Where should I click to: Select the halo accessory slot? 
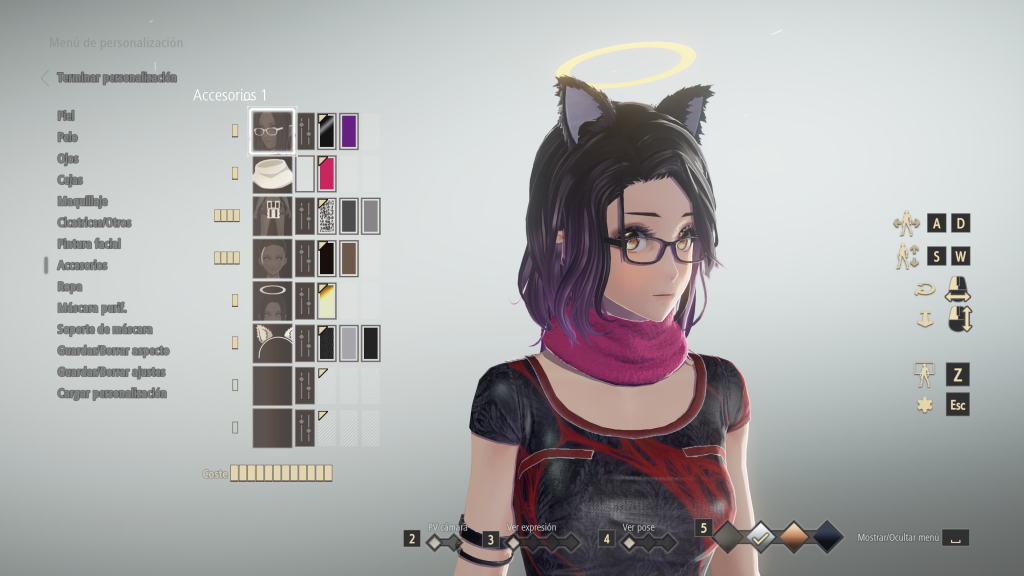tap(272, 300)
